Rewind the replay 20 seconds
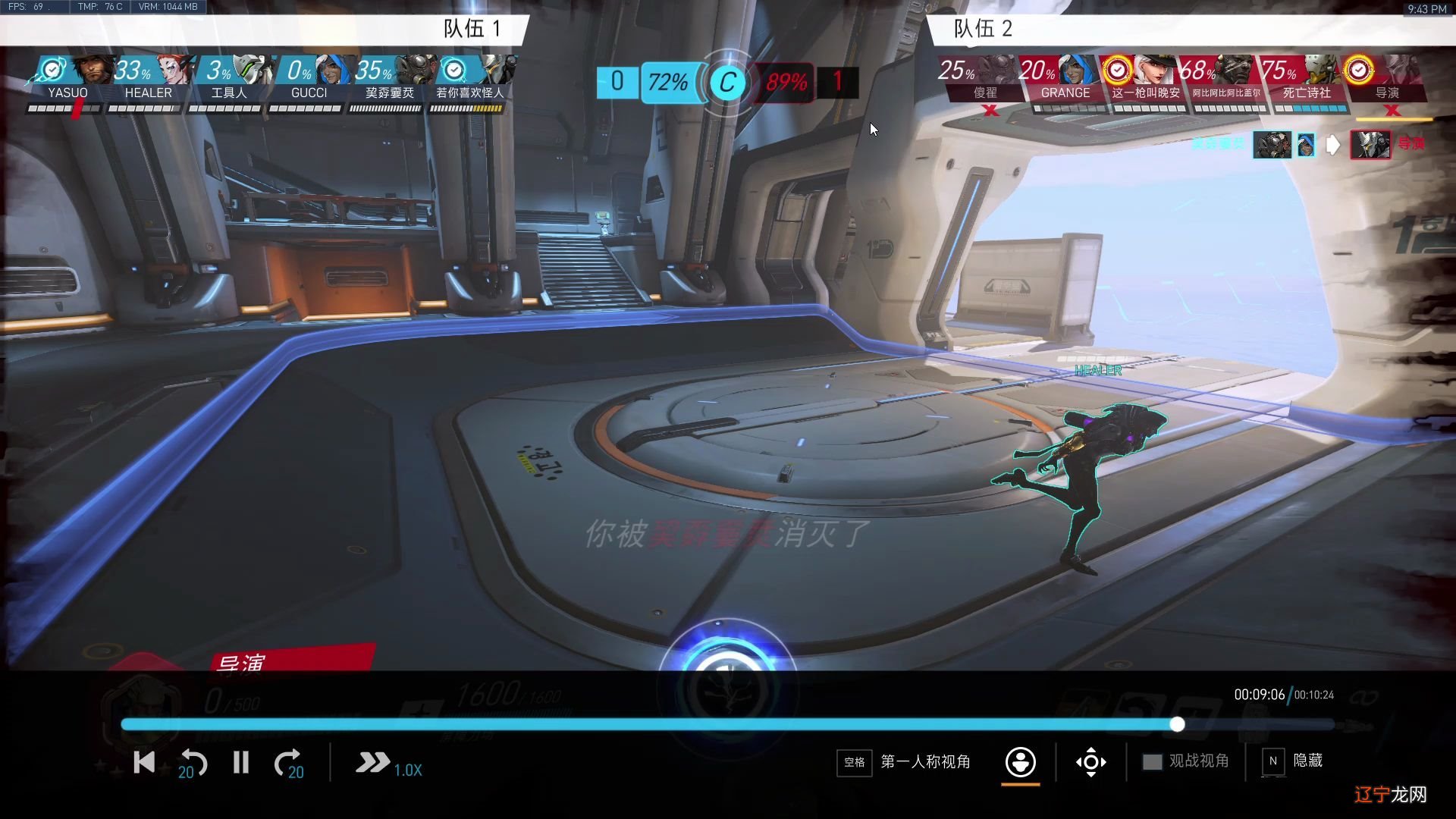1456x819 pixels. [x=193, y=763]
